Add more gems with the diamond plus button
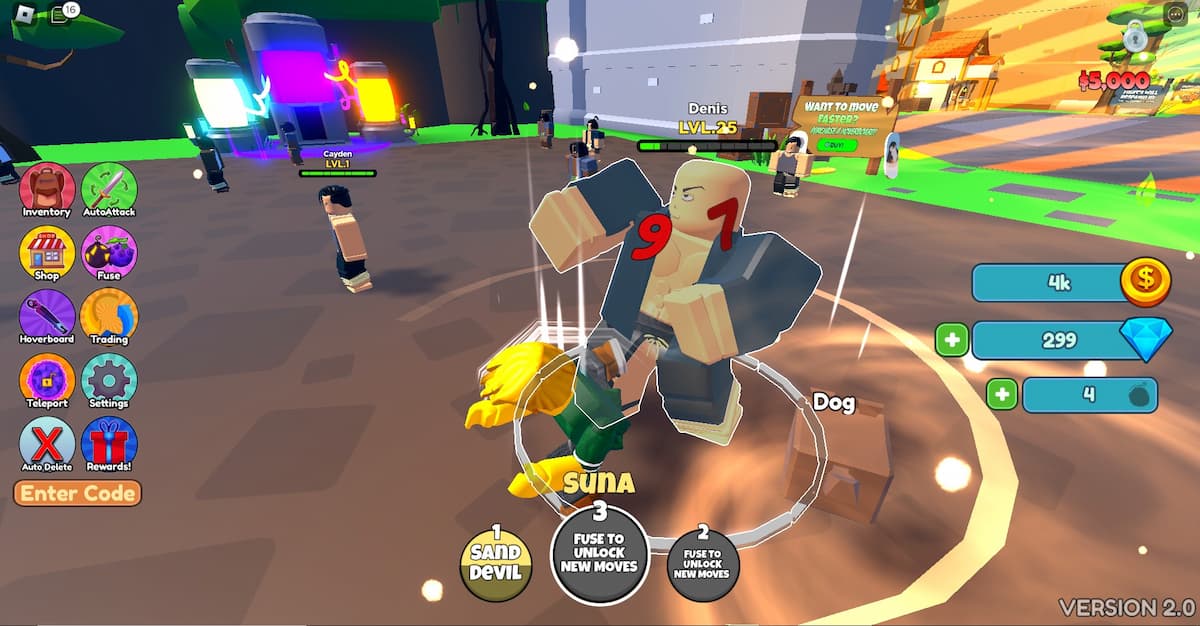Screen dimensions: 1200x626 951,340
